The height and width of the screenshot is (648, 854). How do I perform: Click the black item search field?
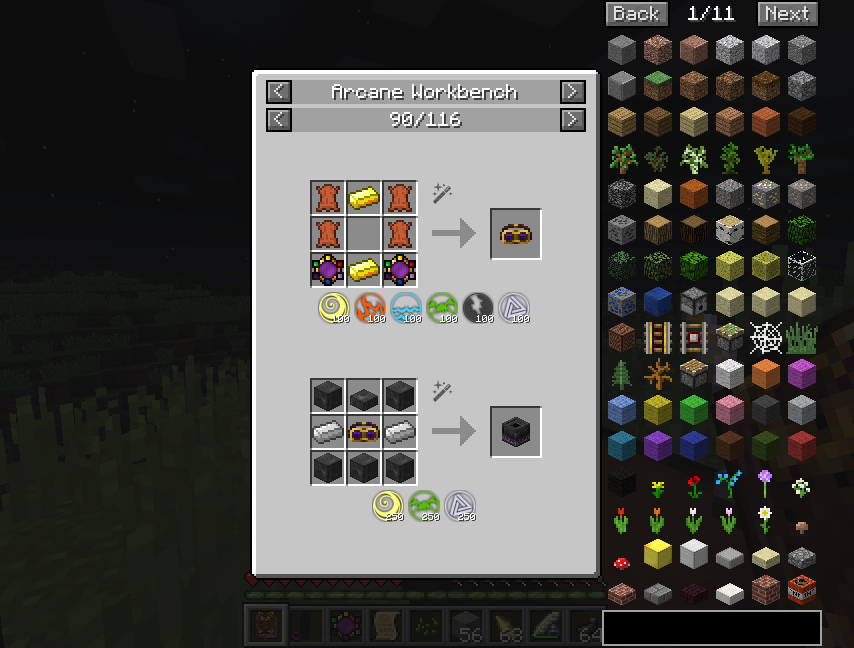pyautogui.click(x=711, y=628)
